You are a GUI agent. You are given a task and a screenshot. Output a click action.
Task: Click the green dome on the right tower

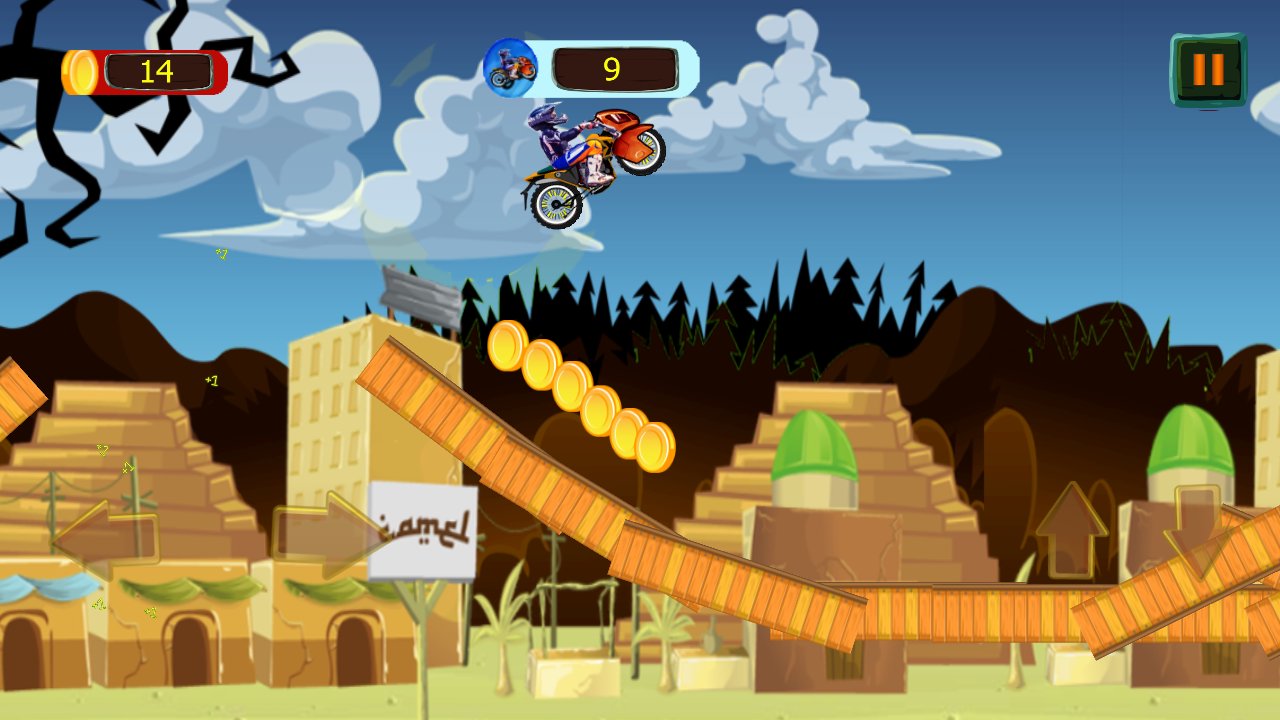coord(1190,440)
